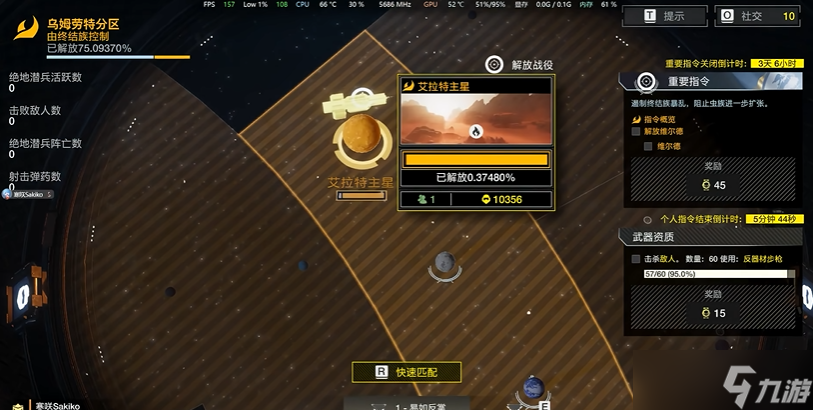Click the 解放战役 liberation campaign marker
Viewport: 813px width, 410px height.
click(494, 65)
